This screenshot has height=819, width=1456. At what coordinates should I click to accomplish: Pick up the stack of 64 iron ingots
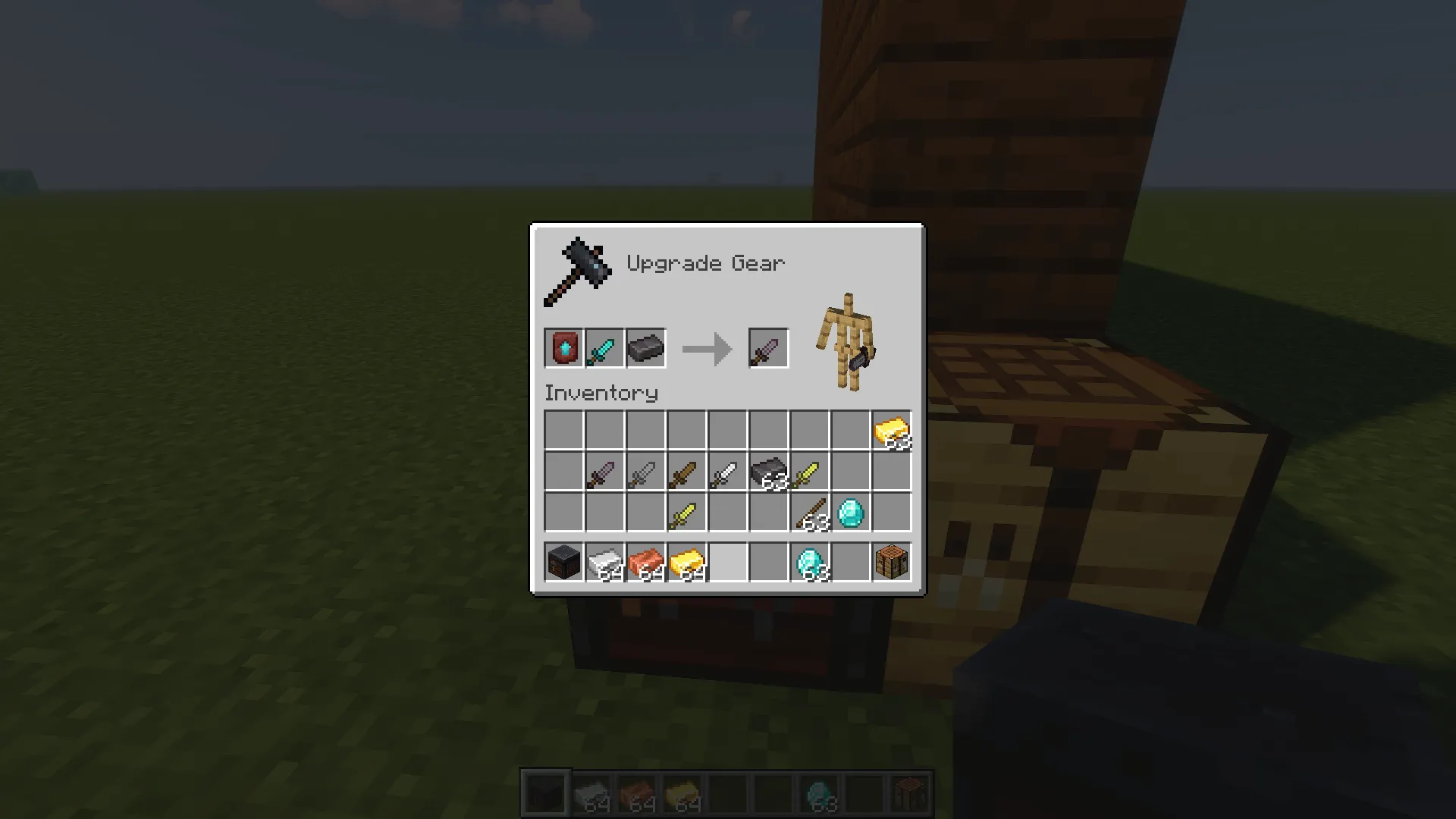pos(604,561)
